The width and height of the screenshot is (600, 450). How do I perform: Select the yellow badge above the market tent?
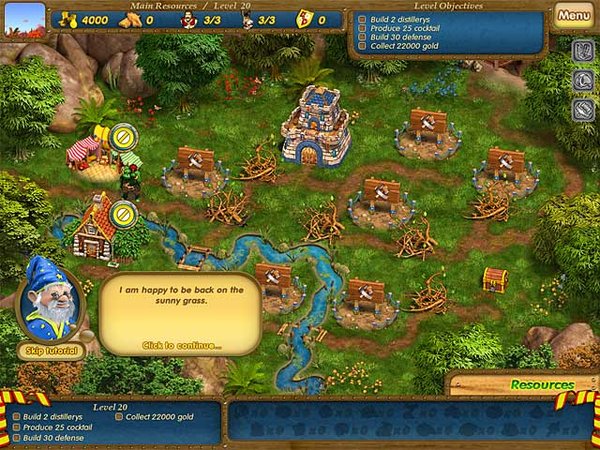123,136
